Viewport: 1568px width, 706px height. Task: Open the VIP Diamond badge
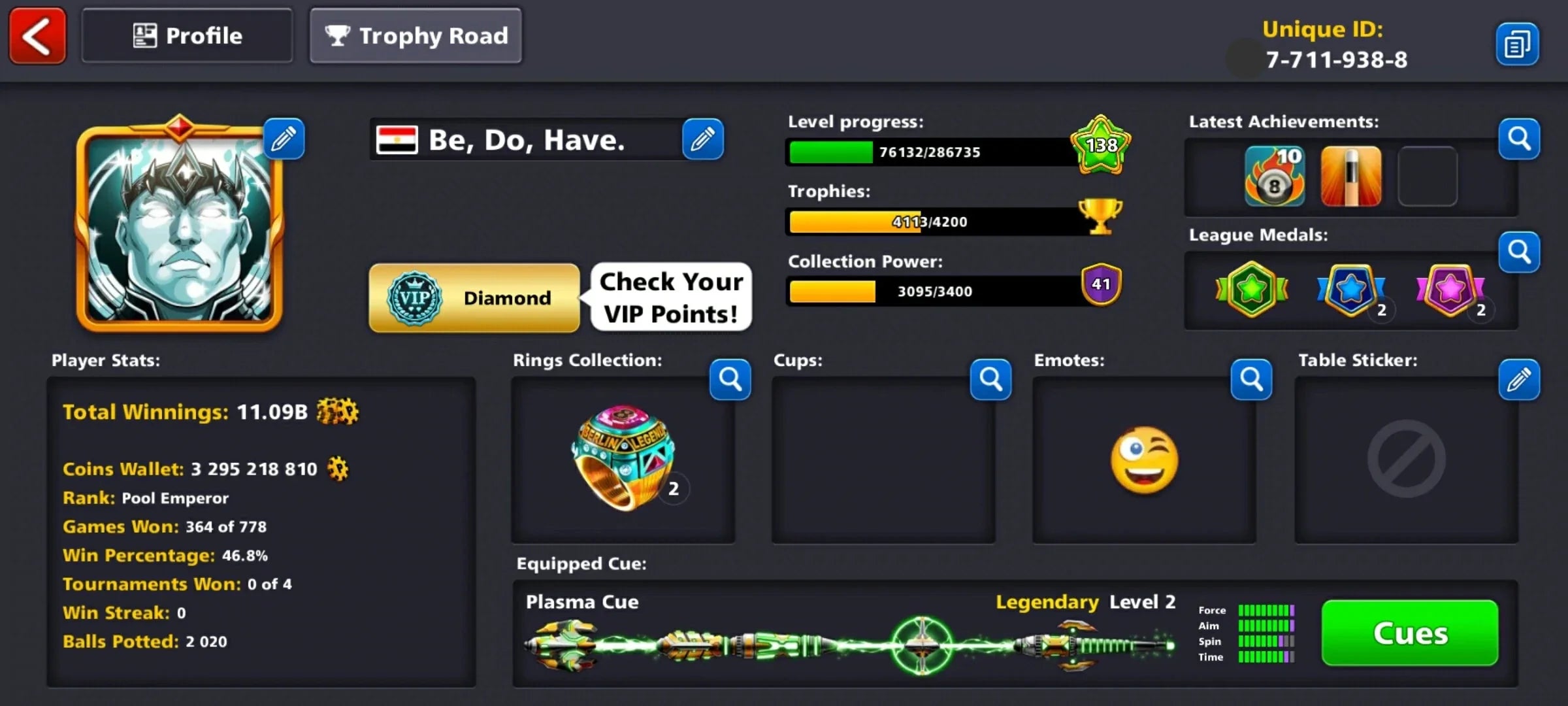(x=475, y=298)
